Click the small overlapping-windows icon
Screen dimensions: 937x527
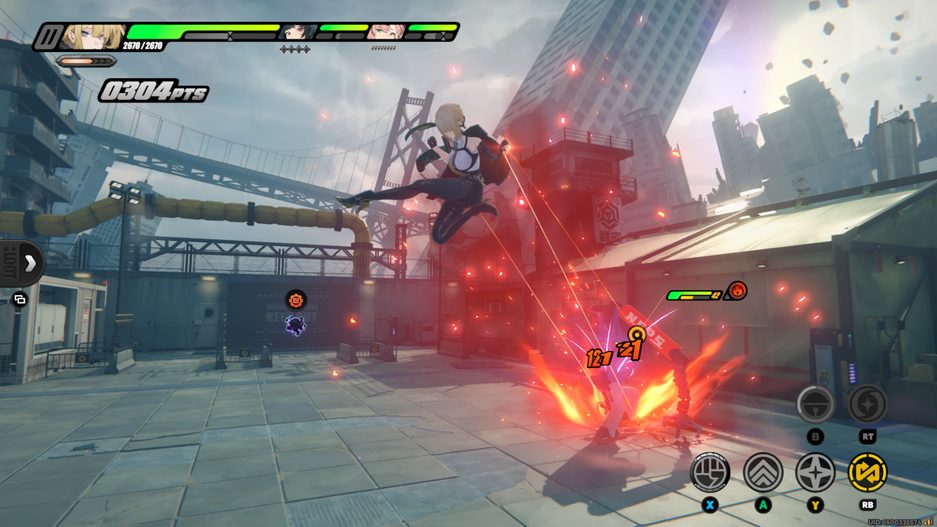tap(19, 299)
